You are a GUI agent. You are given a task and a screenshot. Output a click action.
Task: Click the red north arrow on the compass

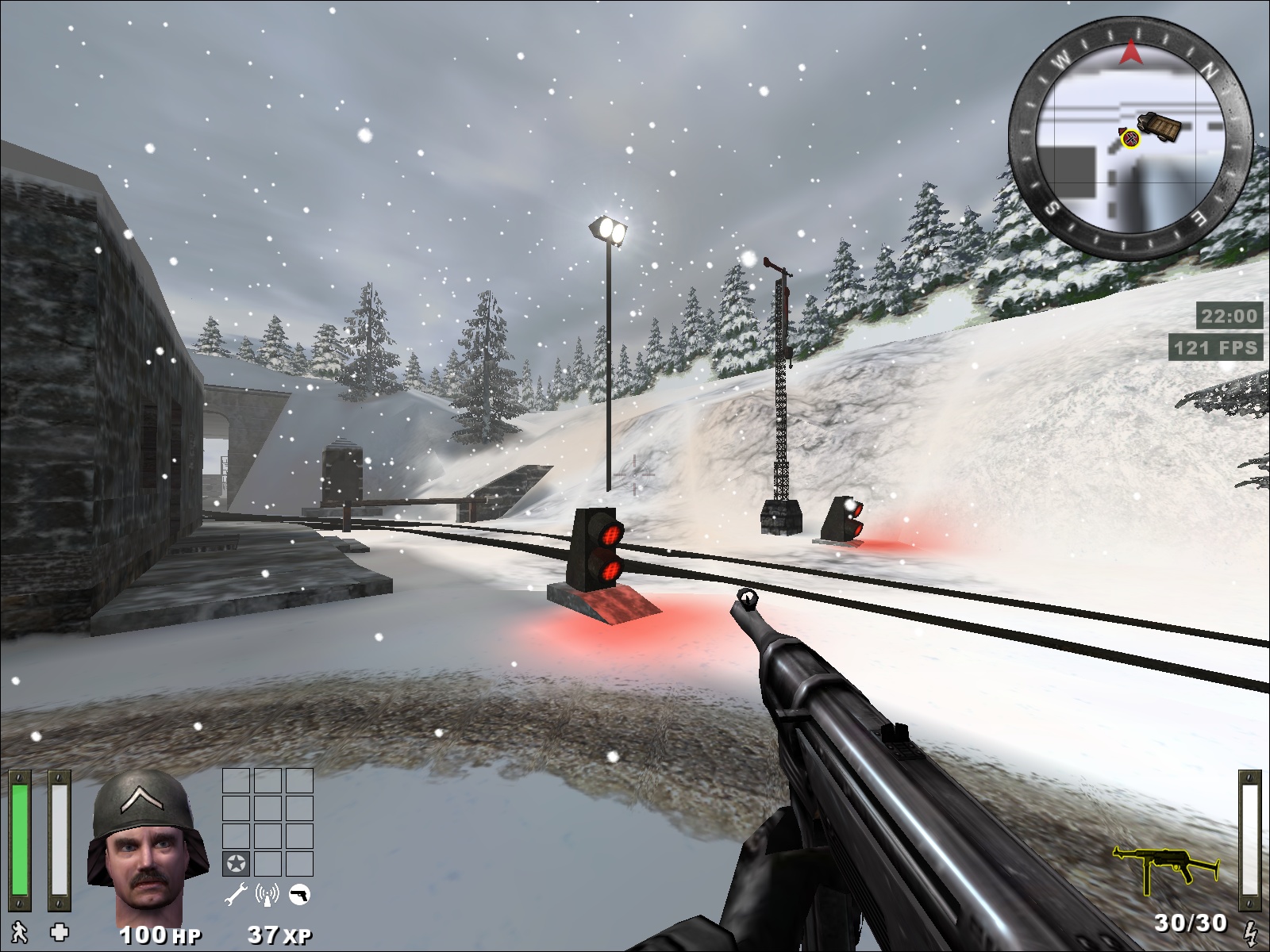coord(1130,53)
